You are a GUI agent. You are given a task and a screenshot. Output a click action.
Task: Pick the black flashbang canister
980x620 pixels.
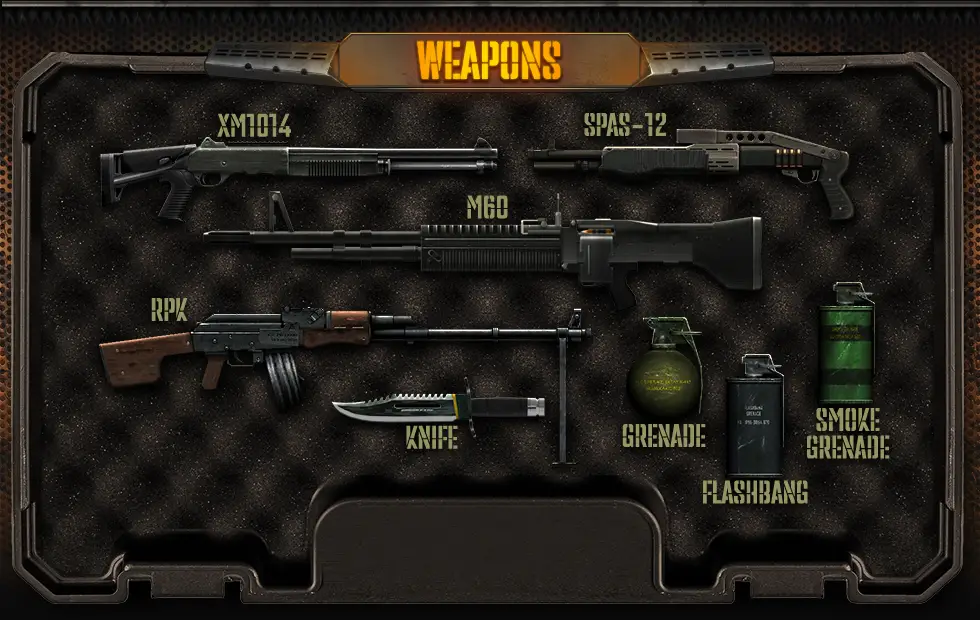pos(755,420)
